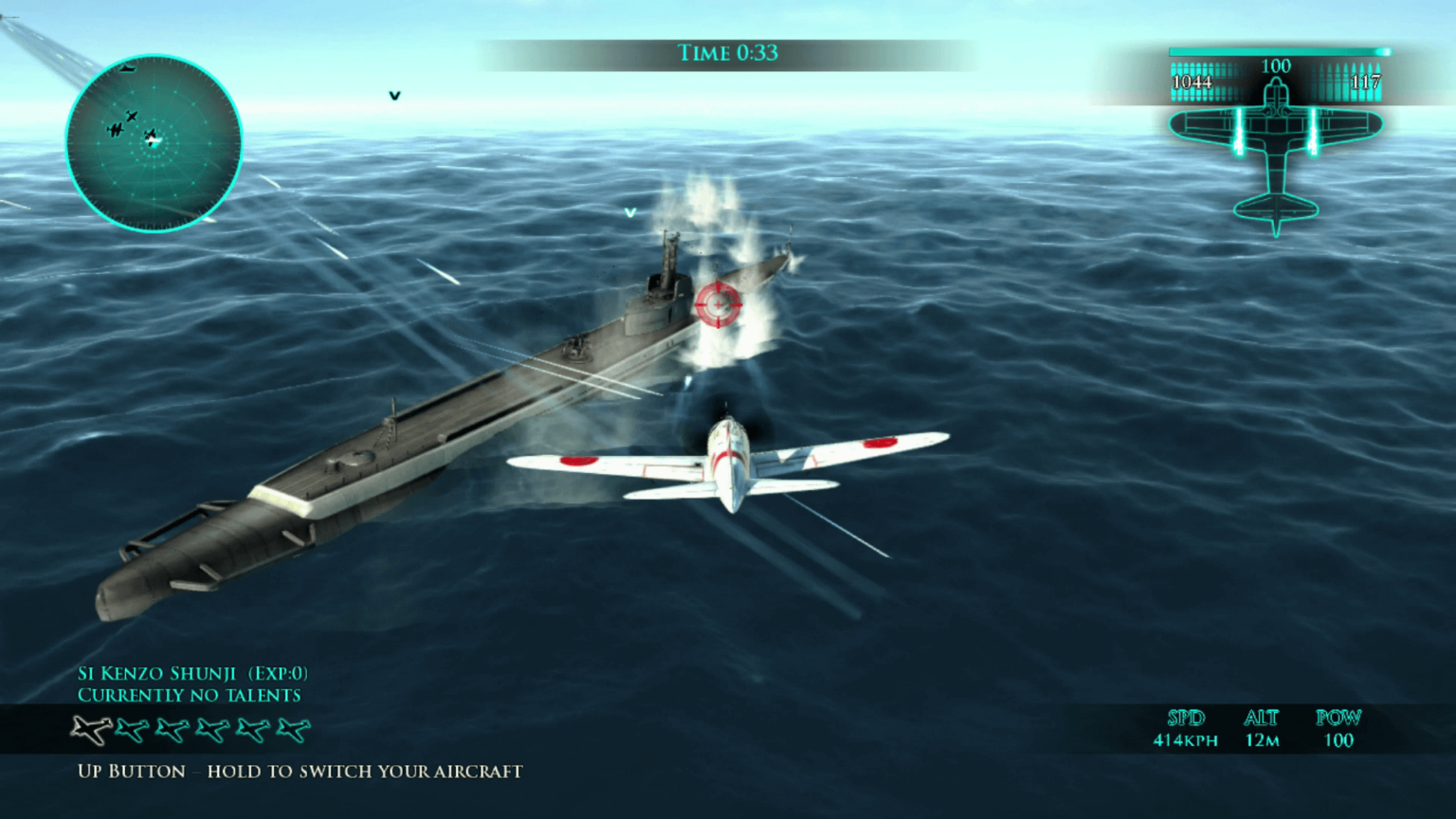Click the 100 engine health readout

click(x=1276, y=66)
